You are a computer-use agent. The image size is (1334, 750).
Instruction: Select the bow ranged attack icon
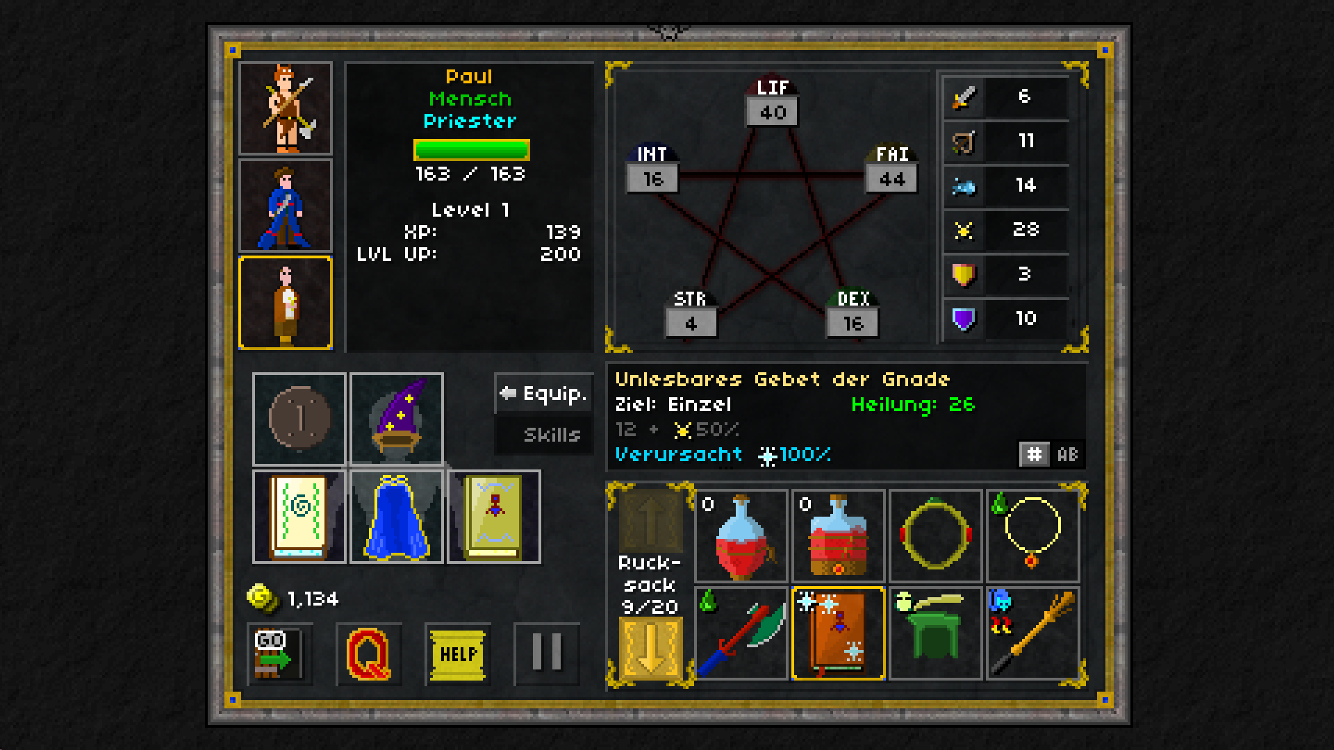(x=961, y=141)
